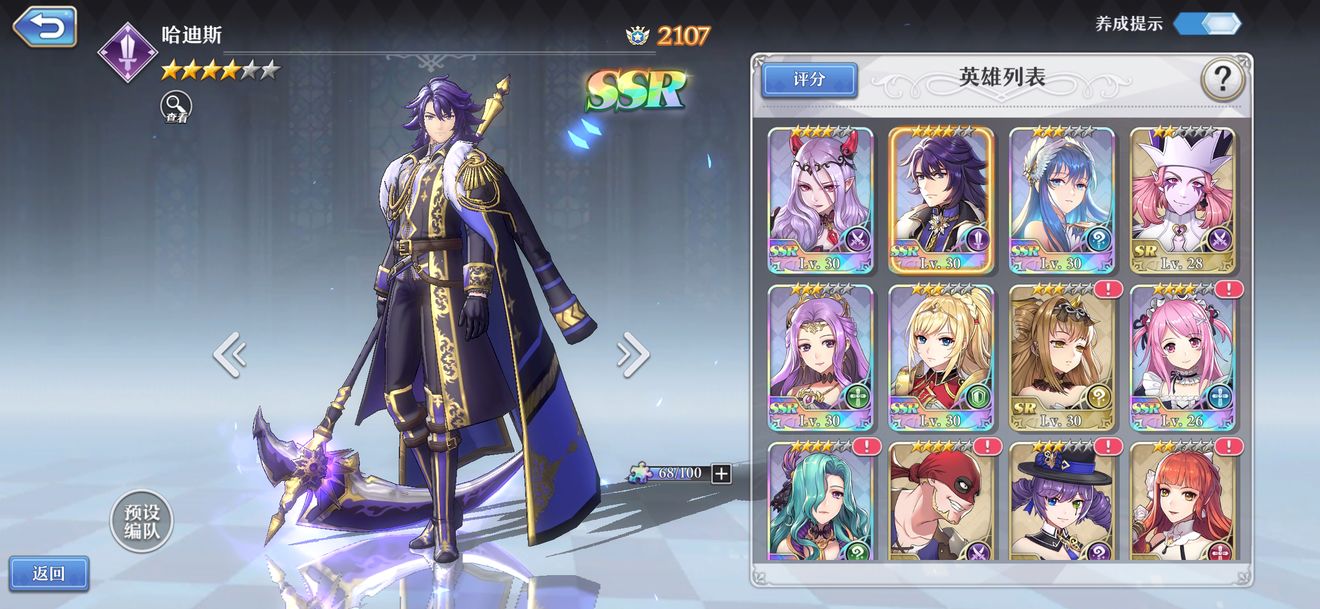Choose the pink-haired maid hero Lv. 26
The height and width of the screenshot is (609, 1320).
click(1182, 357)
